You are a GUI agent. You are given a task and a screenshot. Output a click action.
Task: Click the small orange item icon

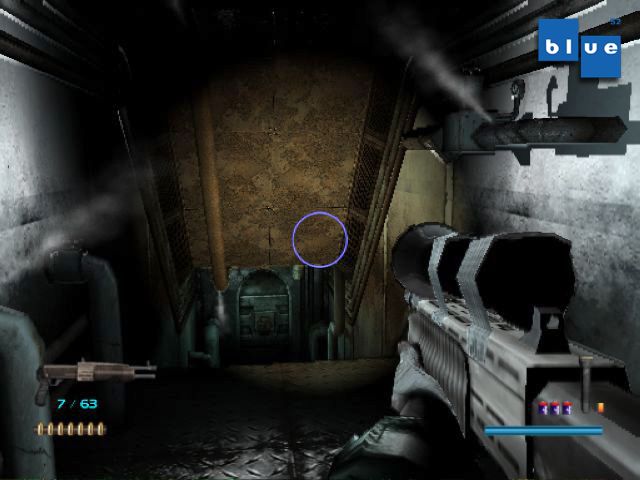600,407
